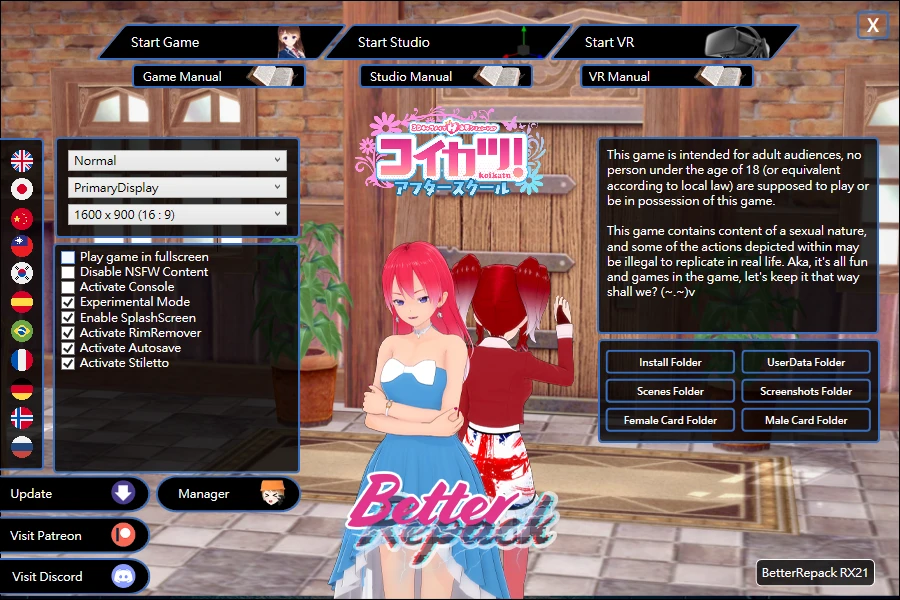Select the United Kingdom flag language

[22, 160]
